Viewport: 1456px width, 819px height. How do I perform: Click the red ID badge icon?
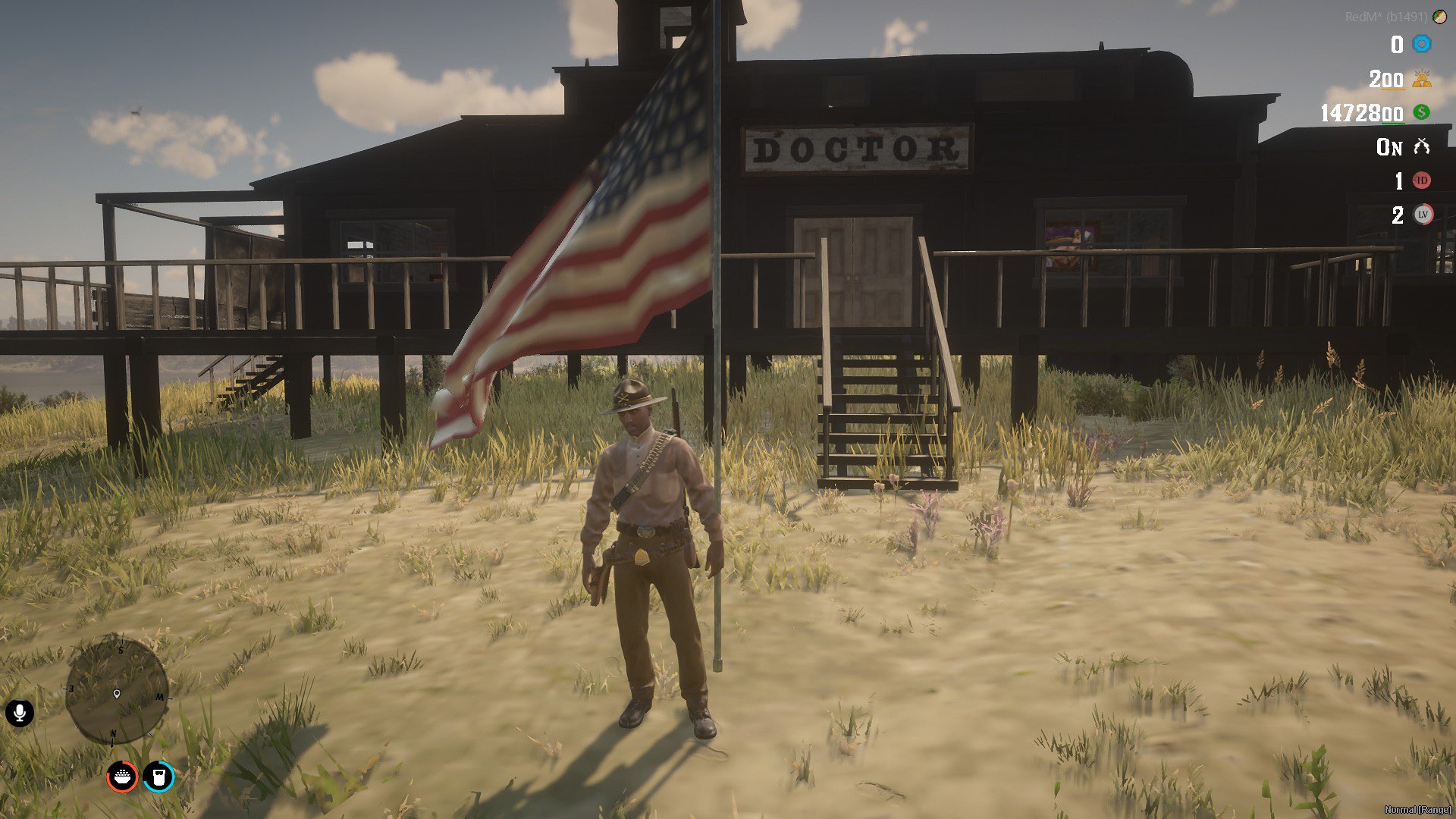click(1422, 180)
